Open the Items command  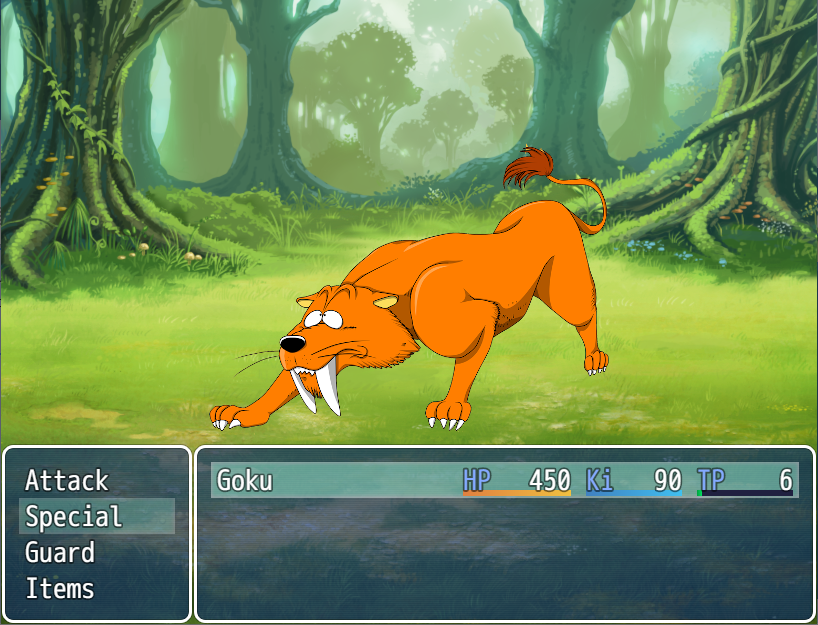(60, 589)
